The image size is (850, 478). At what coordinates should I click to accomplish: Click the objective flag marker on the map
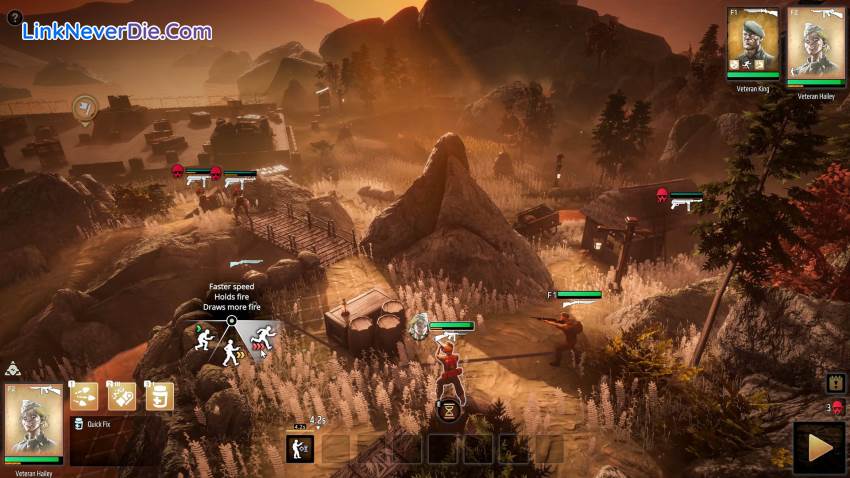pos(85,105)
